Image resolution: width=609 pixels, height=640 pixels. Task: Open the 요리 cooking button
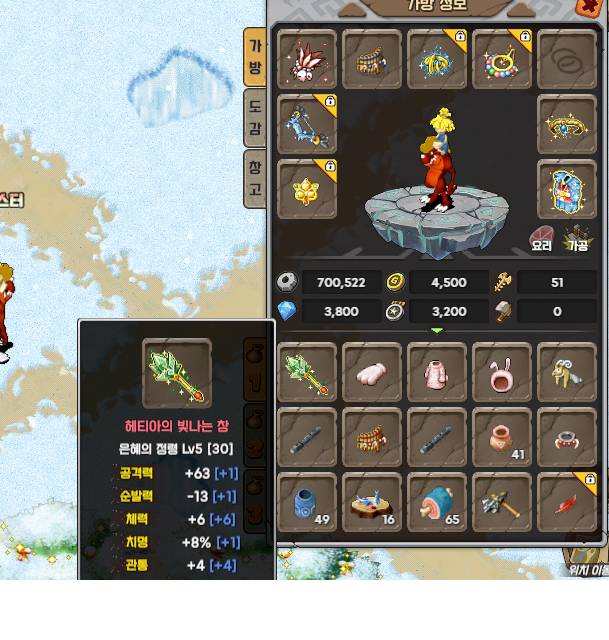541,240
